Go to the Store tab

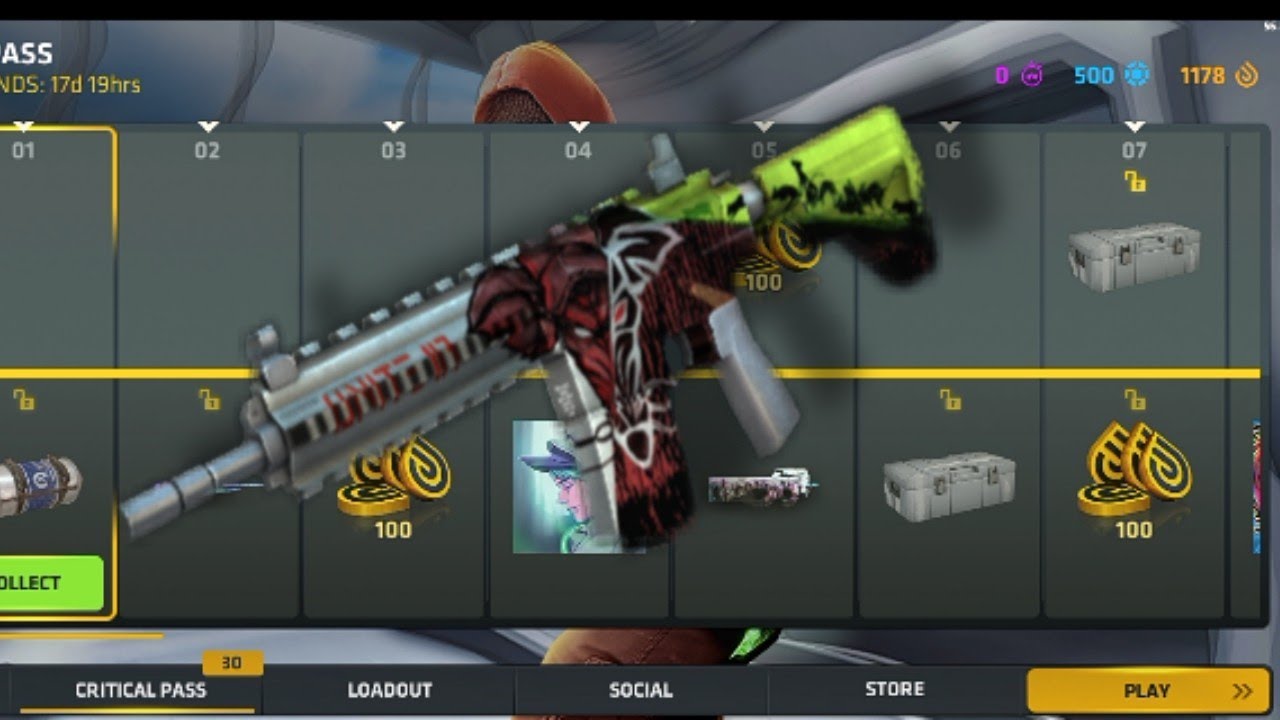coord(894,689)
